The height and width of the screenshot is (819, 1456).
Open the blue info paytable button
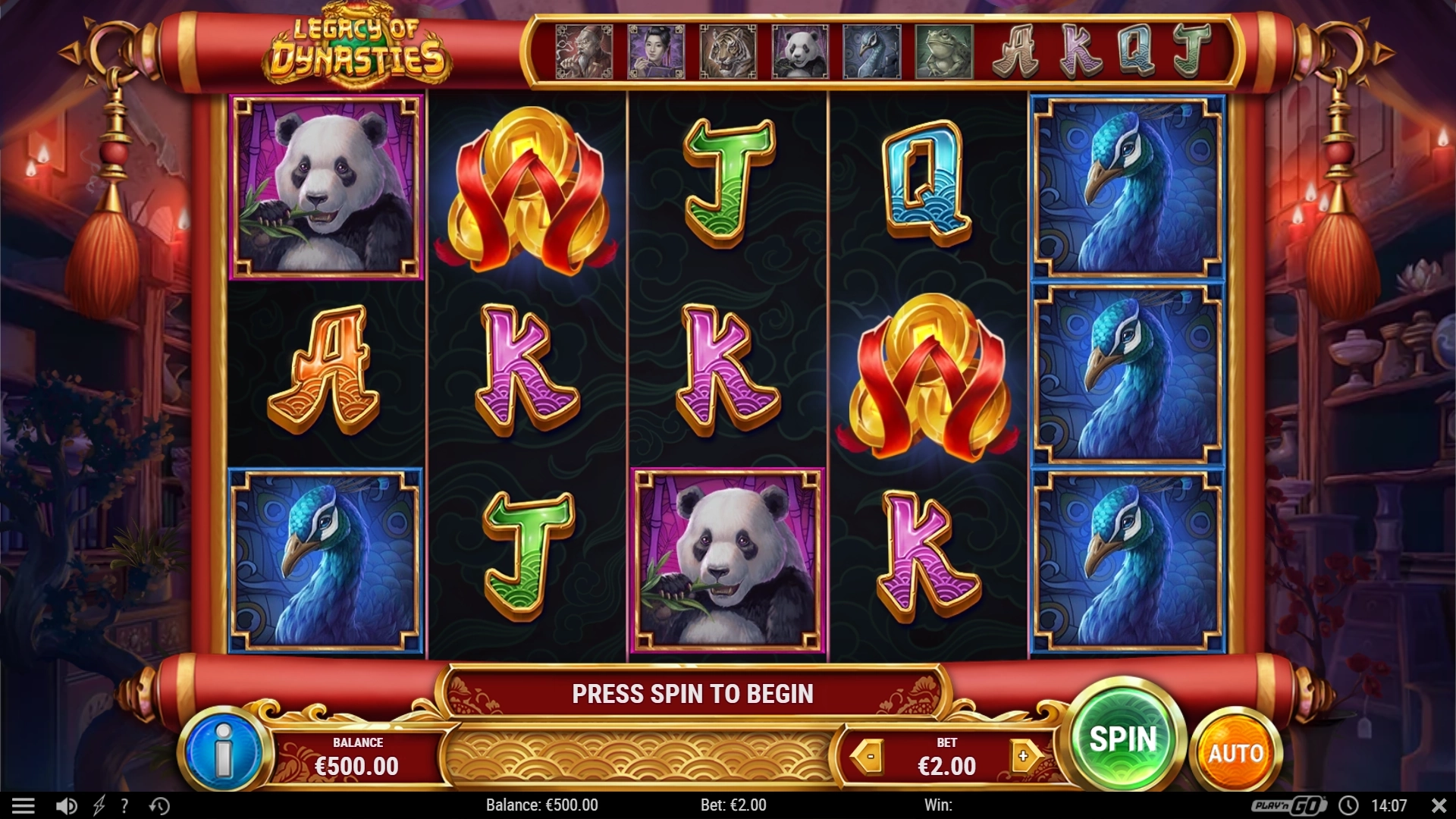[224, 752]
